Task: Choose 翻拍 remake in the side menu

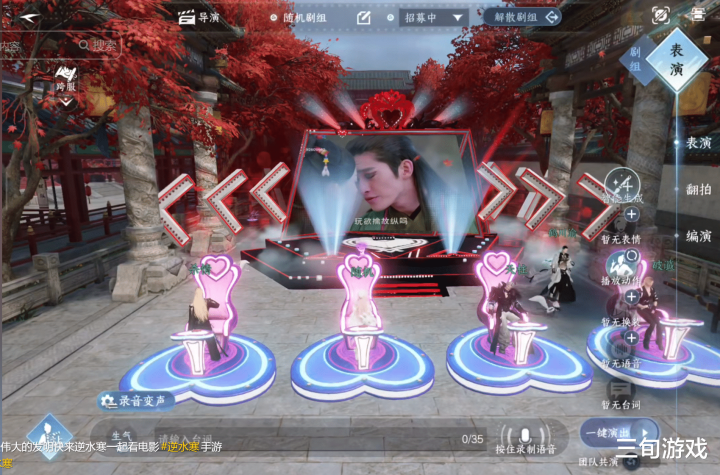Action: click(698, 189)
